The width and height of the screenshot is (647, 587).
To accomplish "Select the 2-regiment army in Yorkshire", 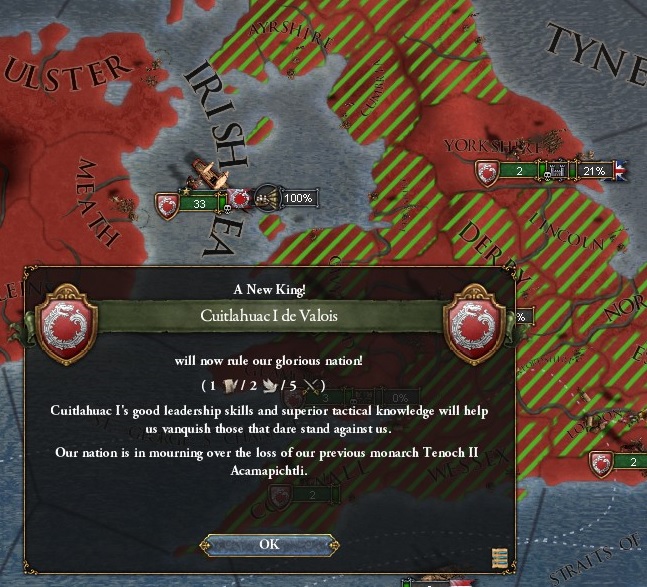I will 518,171.
